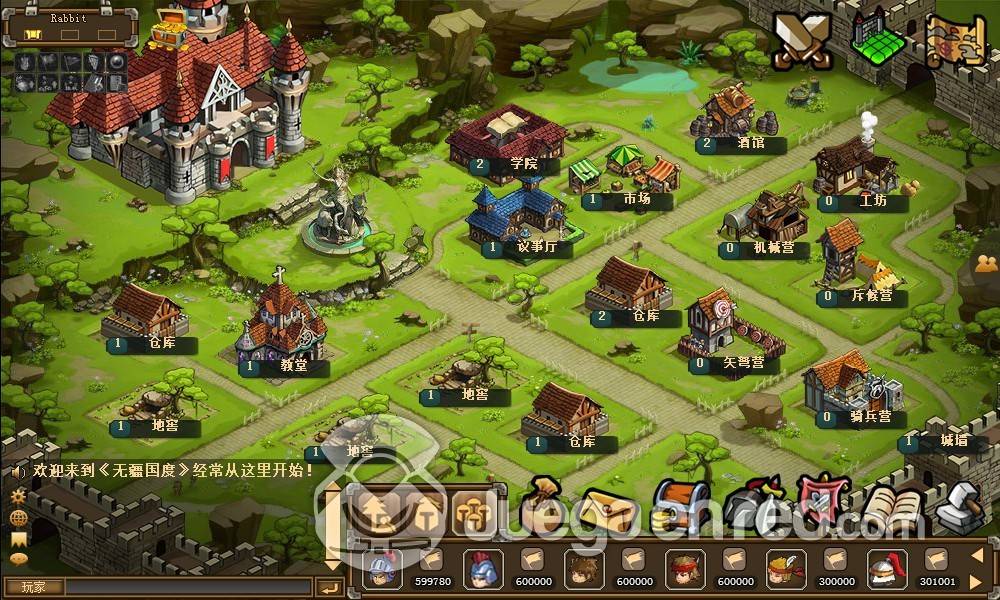1000x600 pixels.
Task: Open the speech bubble chat icon
Action: 18,559
